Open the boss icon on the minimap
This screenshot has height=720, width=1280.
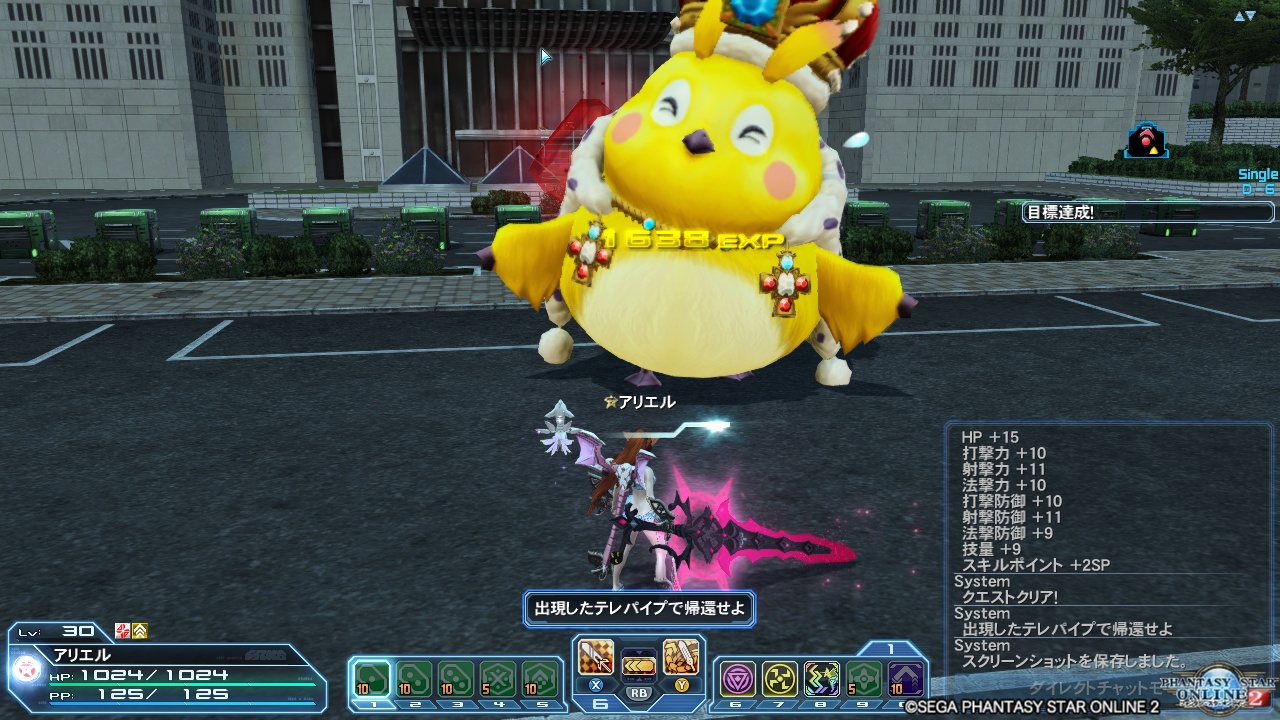point(1146,139)
